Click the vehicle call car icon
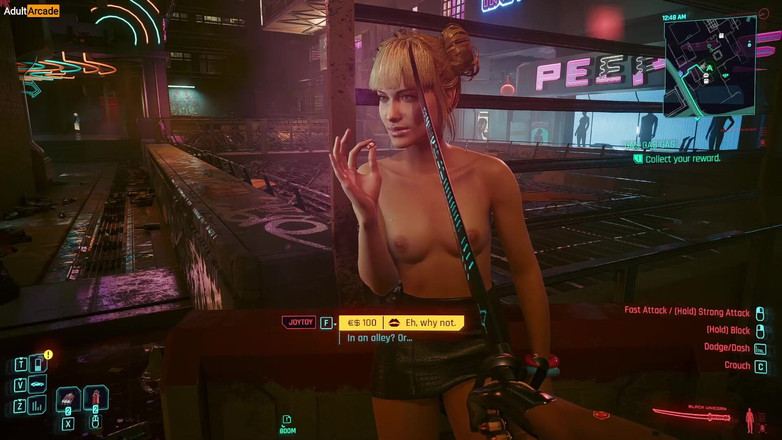This screenshot has width=782, height=440. (37, 384)
